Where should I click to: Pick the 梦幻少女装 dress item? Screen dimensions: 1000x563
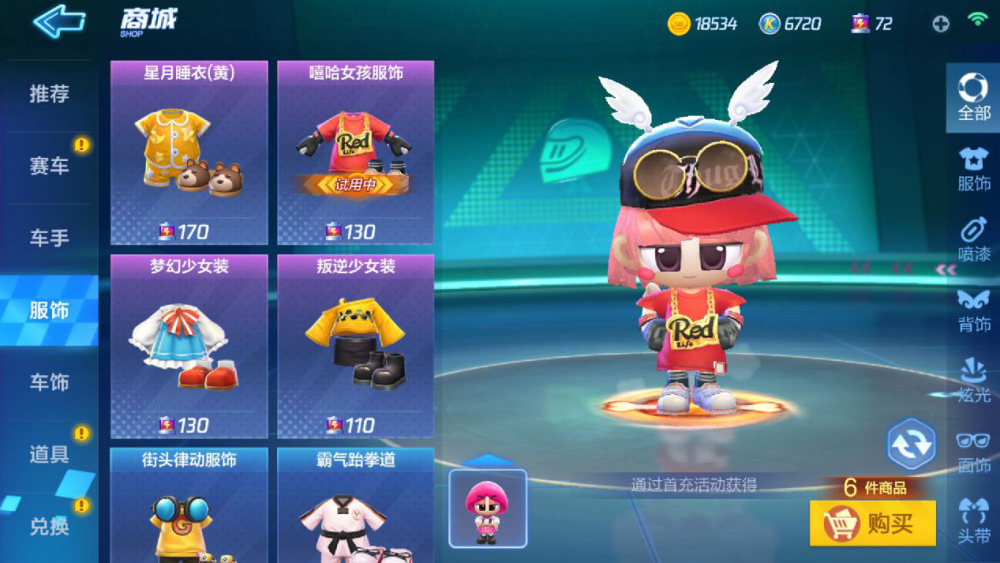click(189, 346)
